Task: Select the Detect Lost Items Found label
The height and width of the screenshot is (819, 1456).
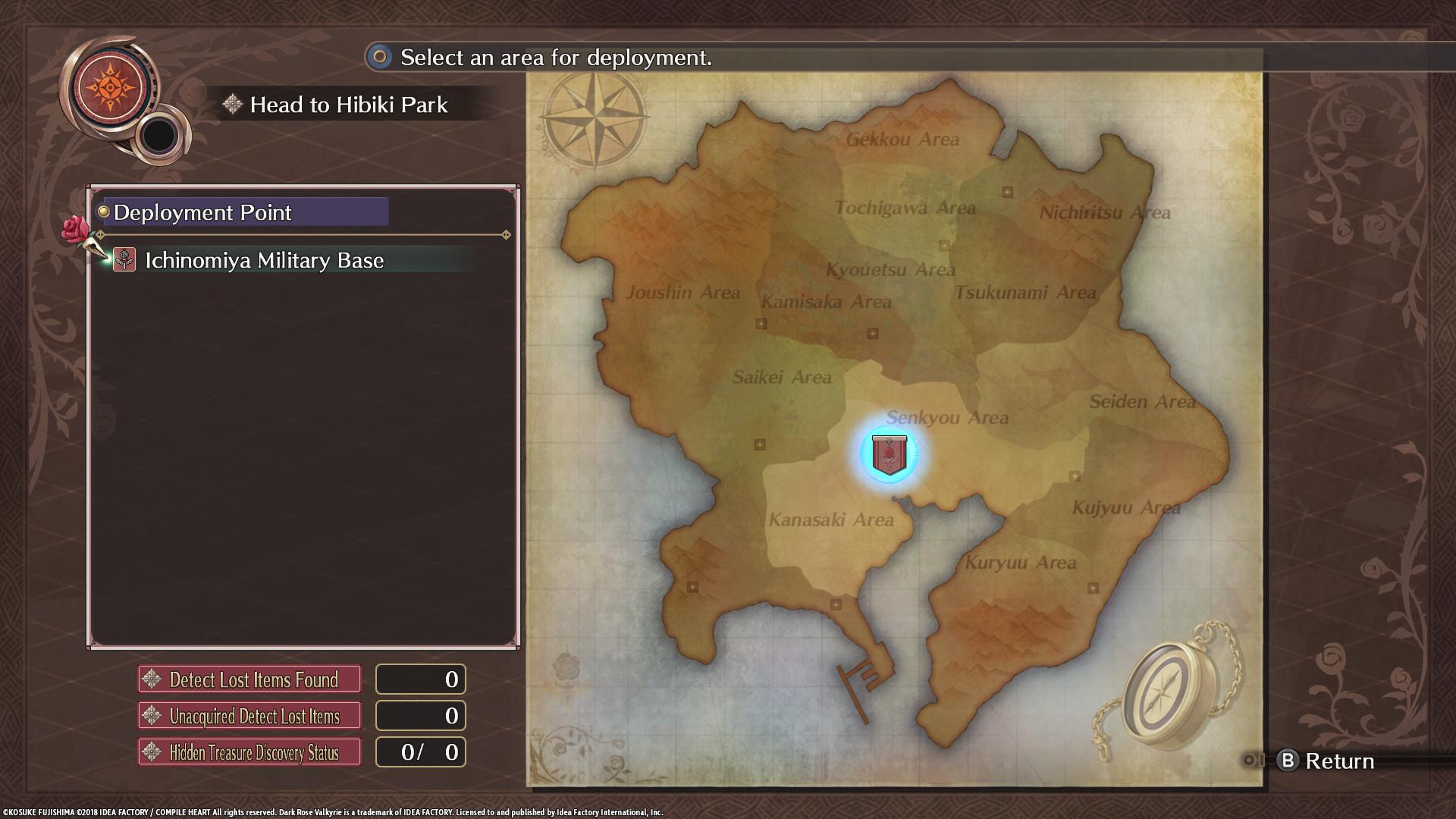Action: 249,679
